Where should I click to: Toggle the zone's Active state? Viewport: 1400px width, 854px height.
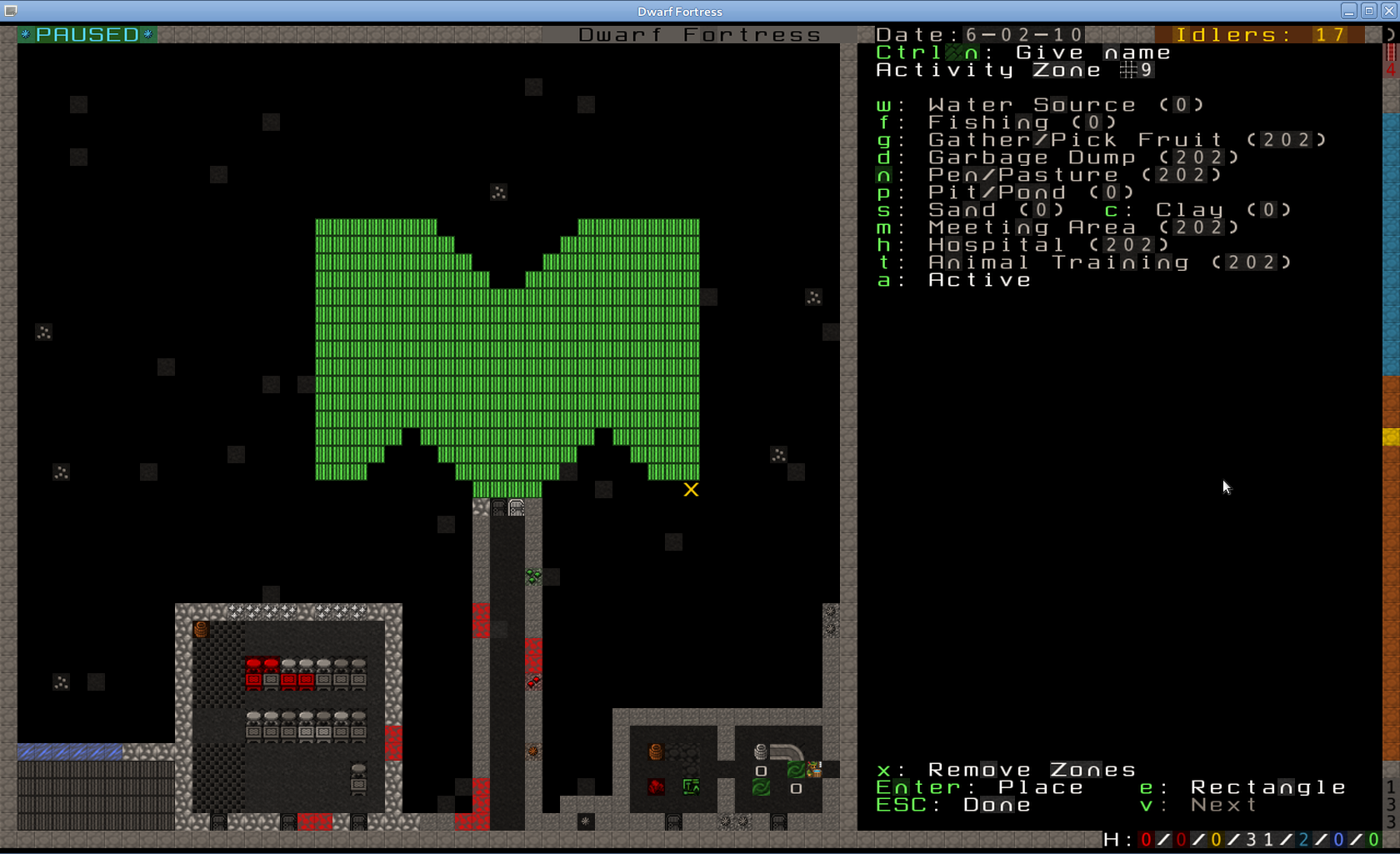click(x=980, y=280)
